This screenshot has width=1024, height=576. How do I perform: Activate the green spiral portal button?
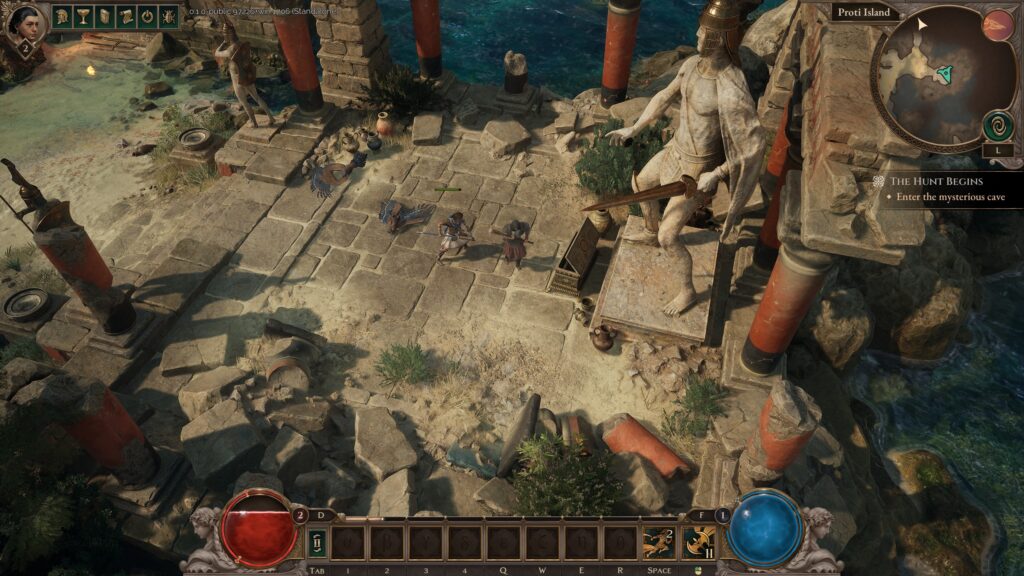coord(997,126)
